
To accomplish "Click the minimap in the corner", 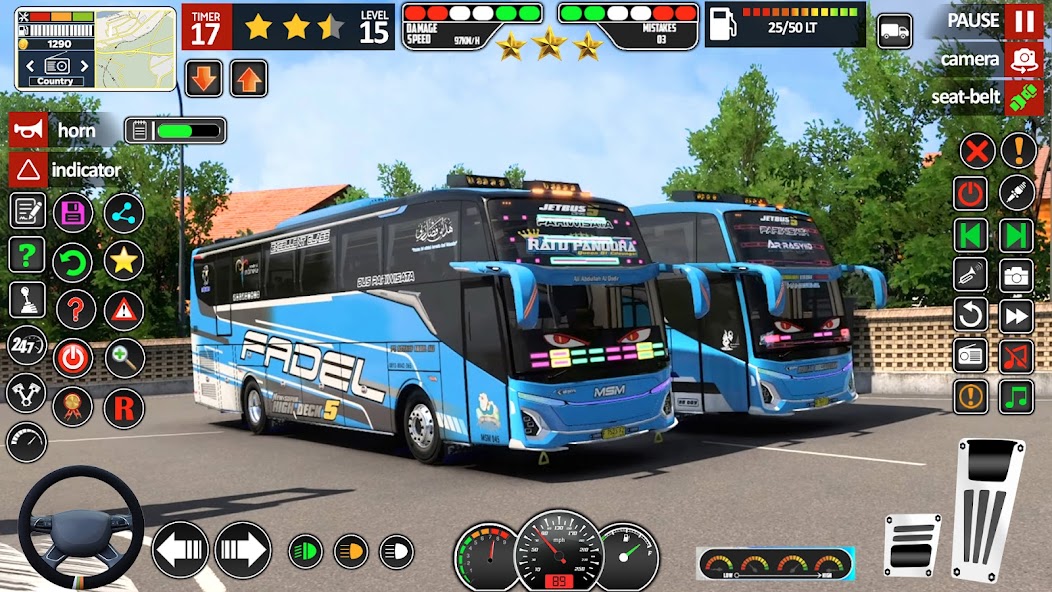I will pyautogui.click(x=95, y=48).
